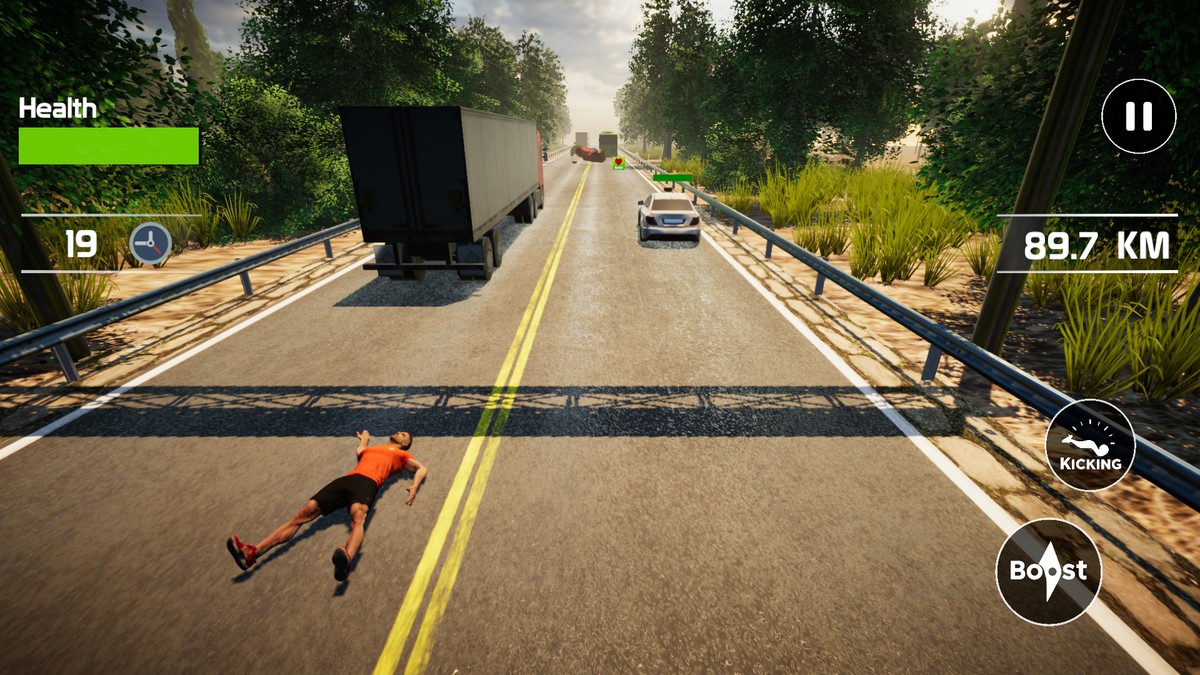
Task: Activate the Kicking action button
Action: coord(1090,445)
